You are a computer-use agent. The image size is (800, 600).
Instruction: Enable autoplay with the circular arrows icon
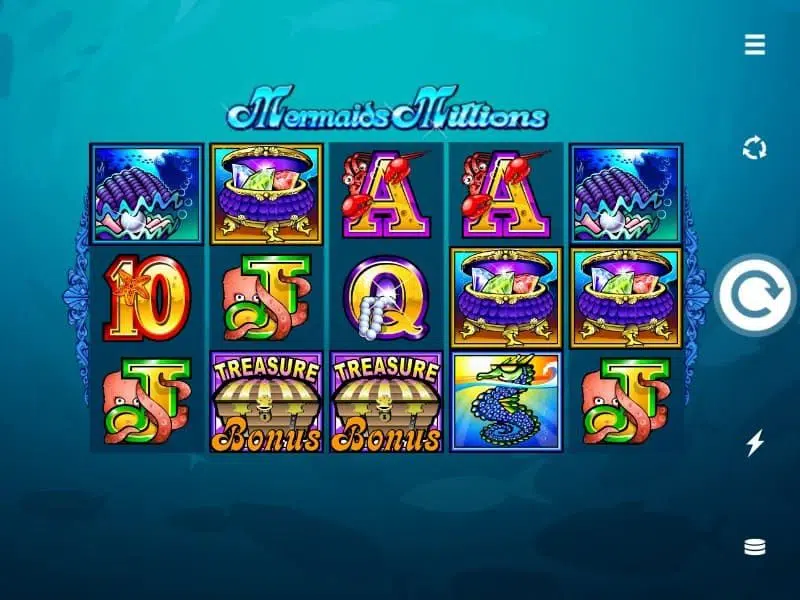pos(755,149)
